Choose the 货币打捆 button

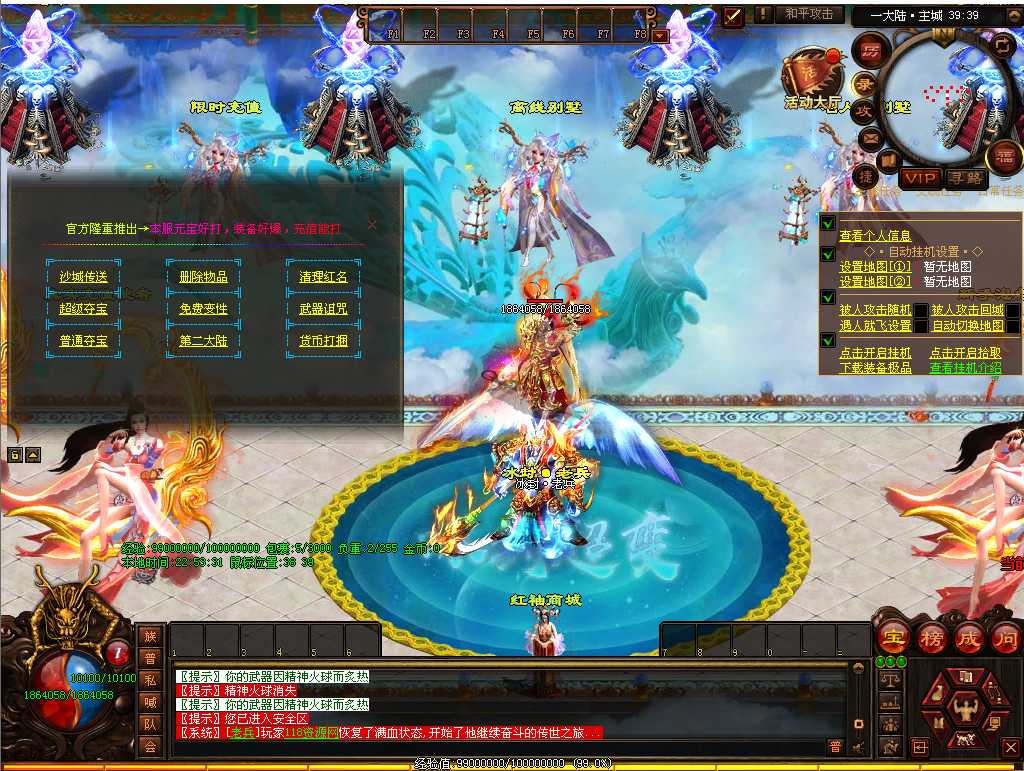(323, 341)
